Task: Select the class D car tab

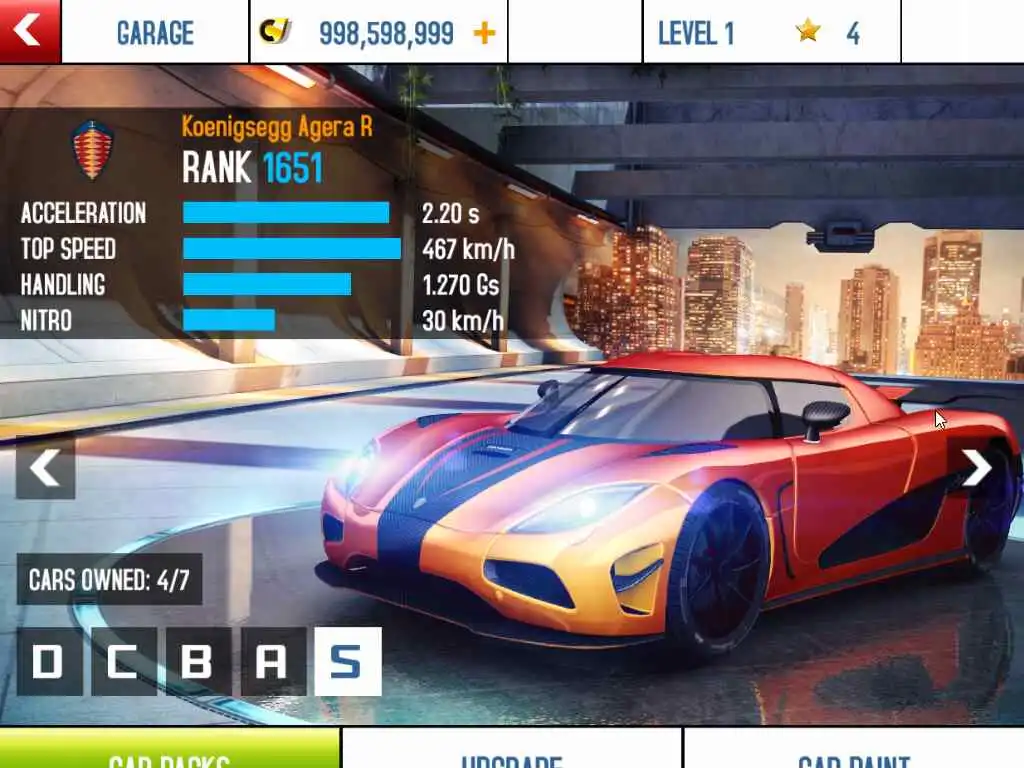Action: [x=49, y=661]
